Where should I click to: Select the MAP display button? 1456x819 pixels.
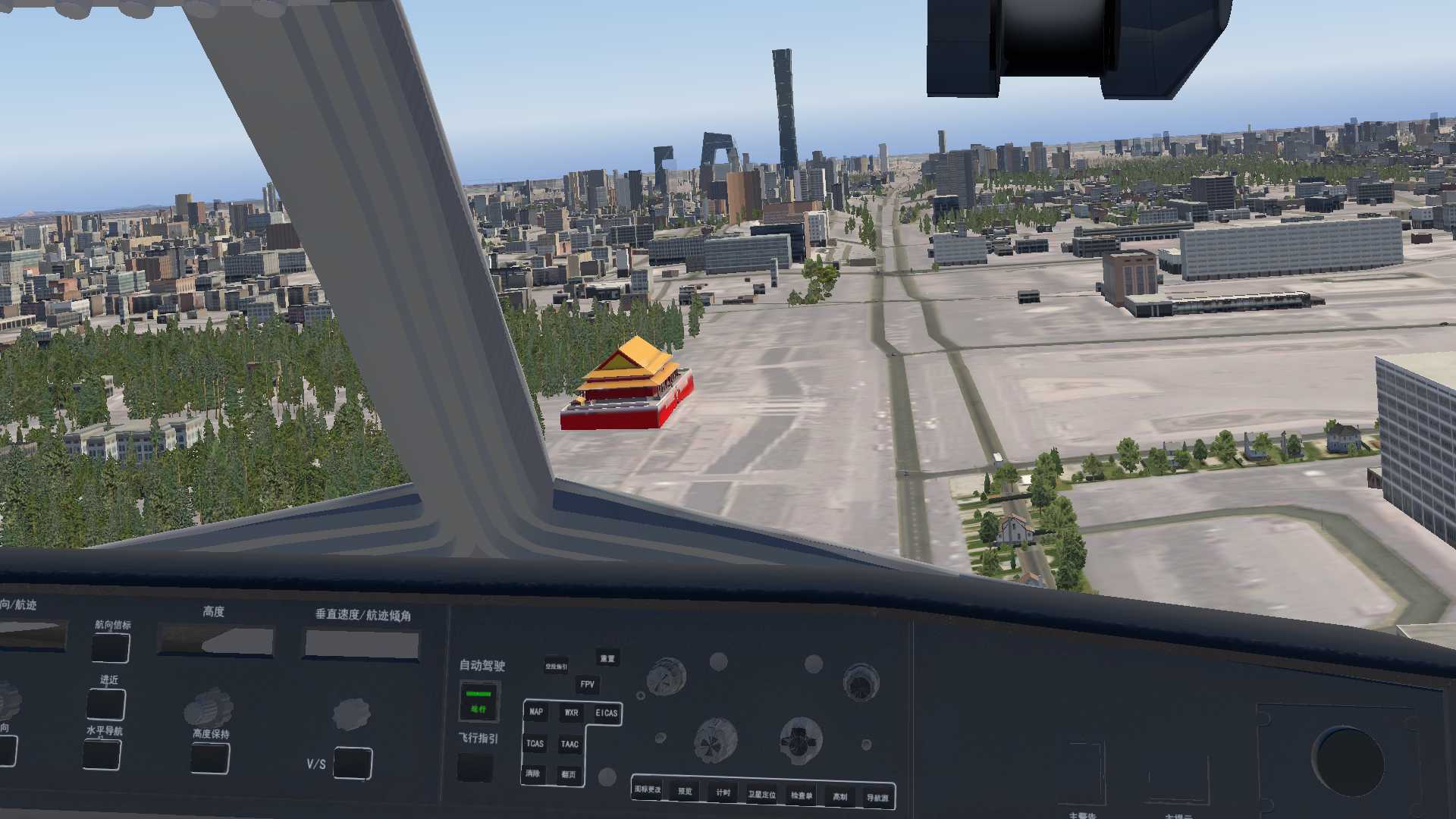(536, 712)
